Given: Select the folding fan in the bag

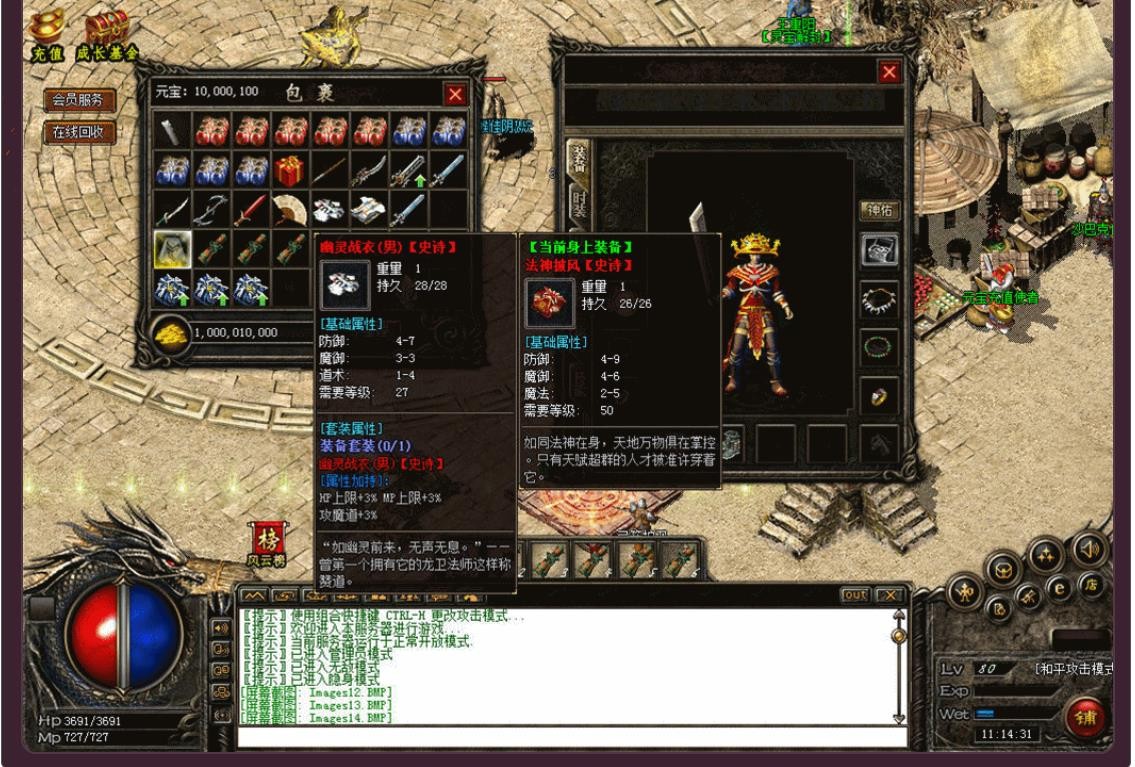Looking at the screenshot, I should (290, 210).
